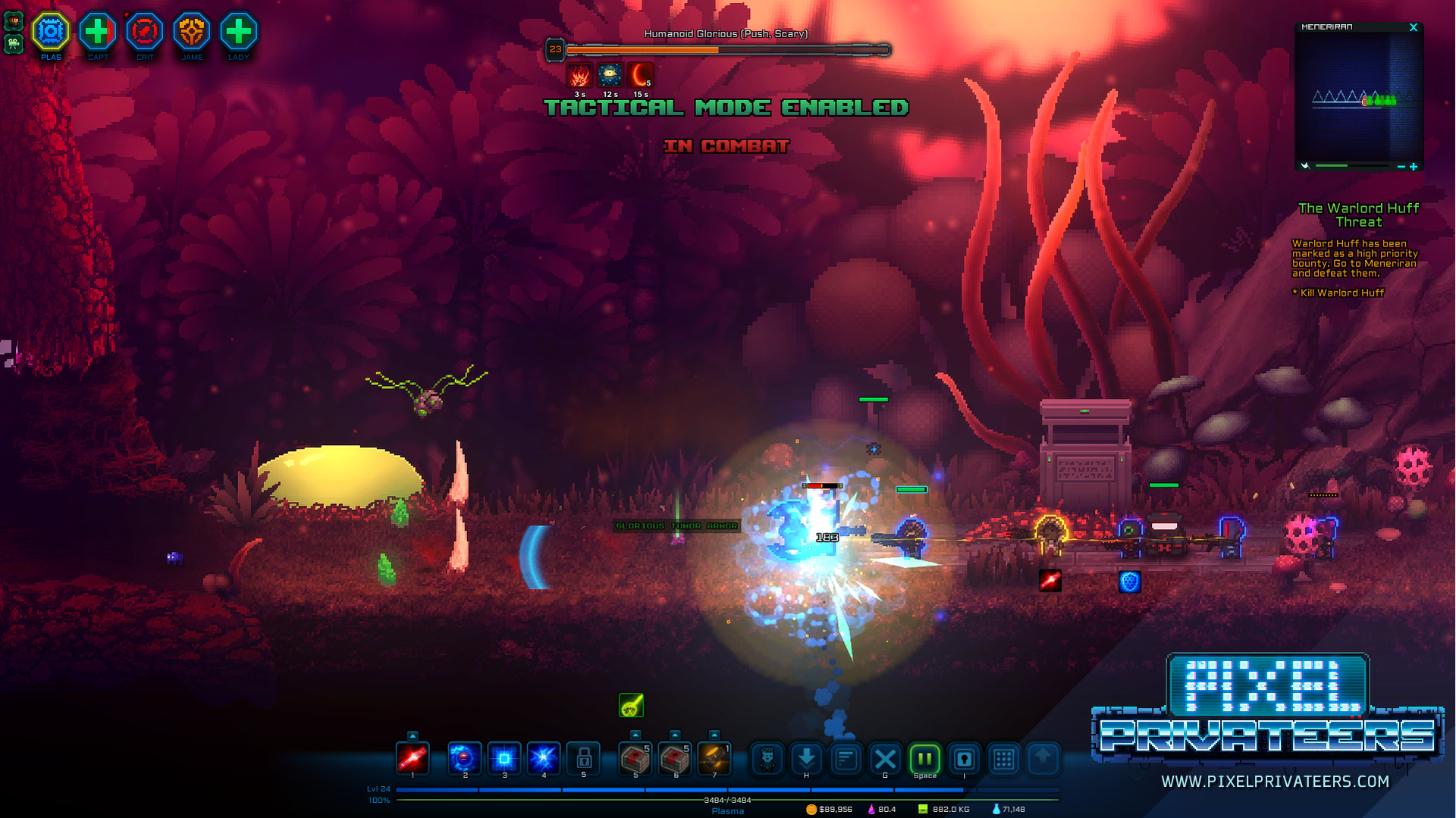
Task: Select the PLAS crew member portrait
Action: click(50, 32)
